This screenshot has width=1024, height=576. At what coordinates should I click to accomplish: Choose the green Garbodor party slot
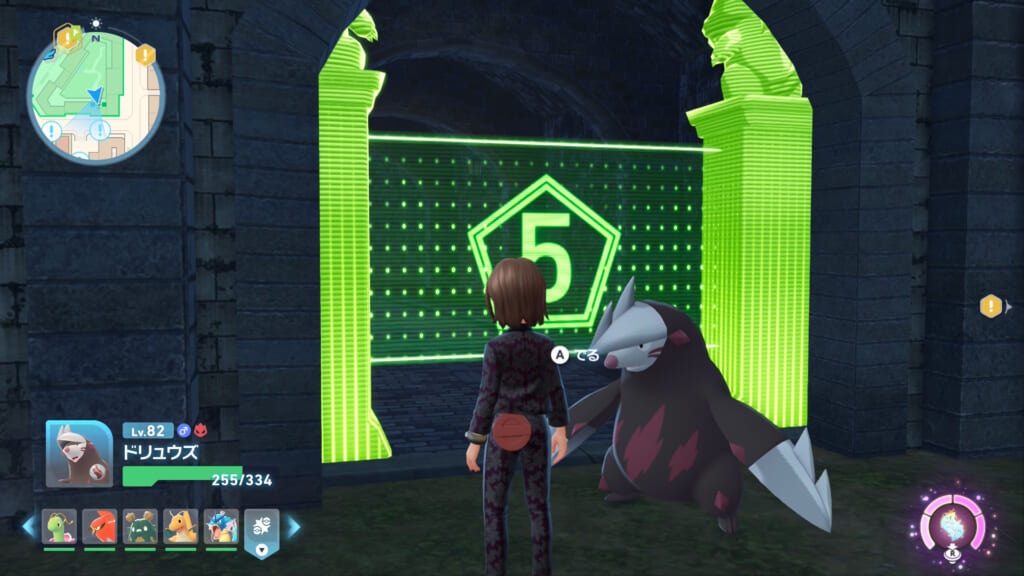pos(140,526)
